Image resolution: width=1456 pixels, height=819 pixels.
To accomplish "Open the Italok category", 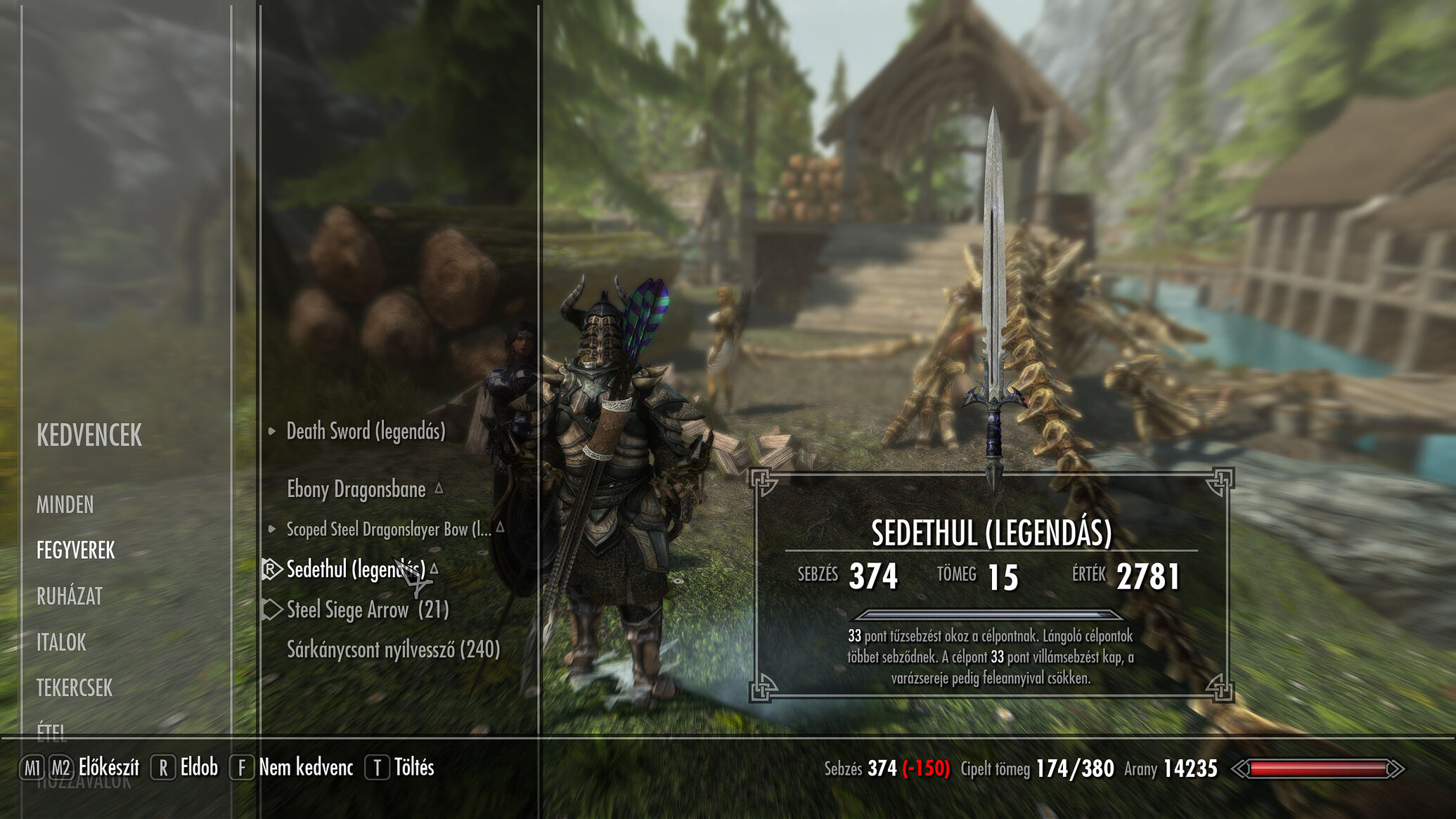I will tap(61, 642).
